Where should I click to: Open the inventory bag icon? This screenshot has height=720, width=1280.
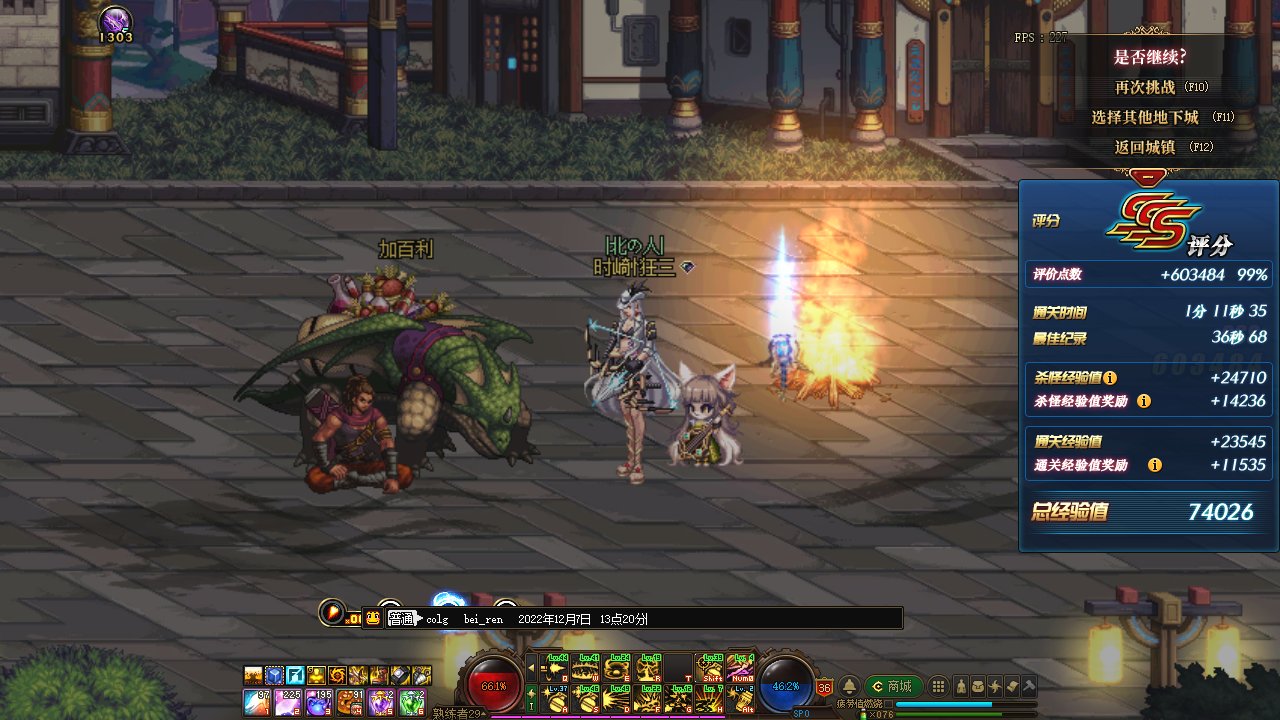coord(978,686)
